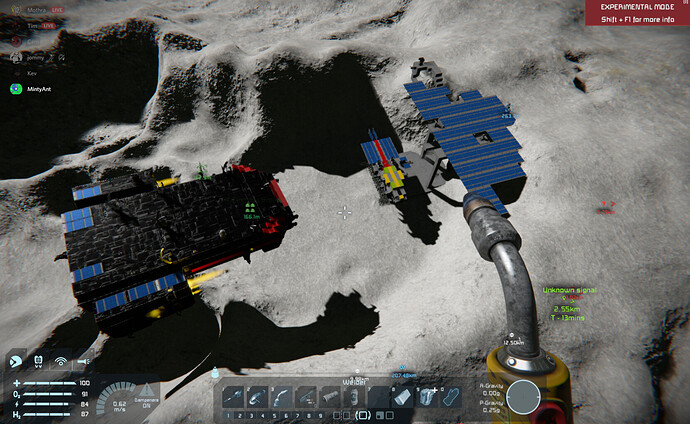
Task: Switch to toolbar page 5
Action: 277,413
